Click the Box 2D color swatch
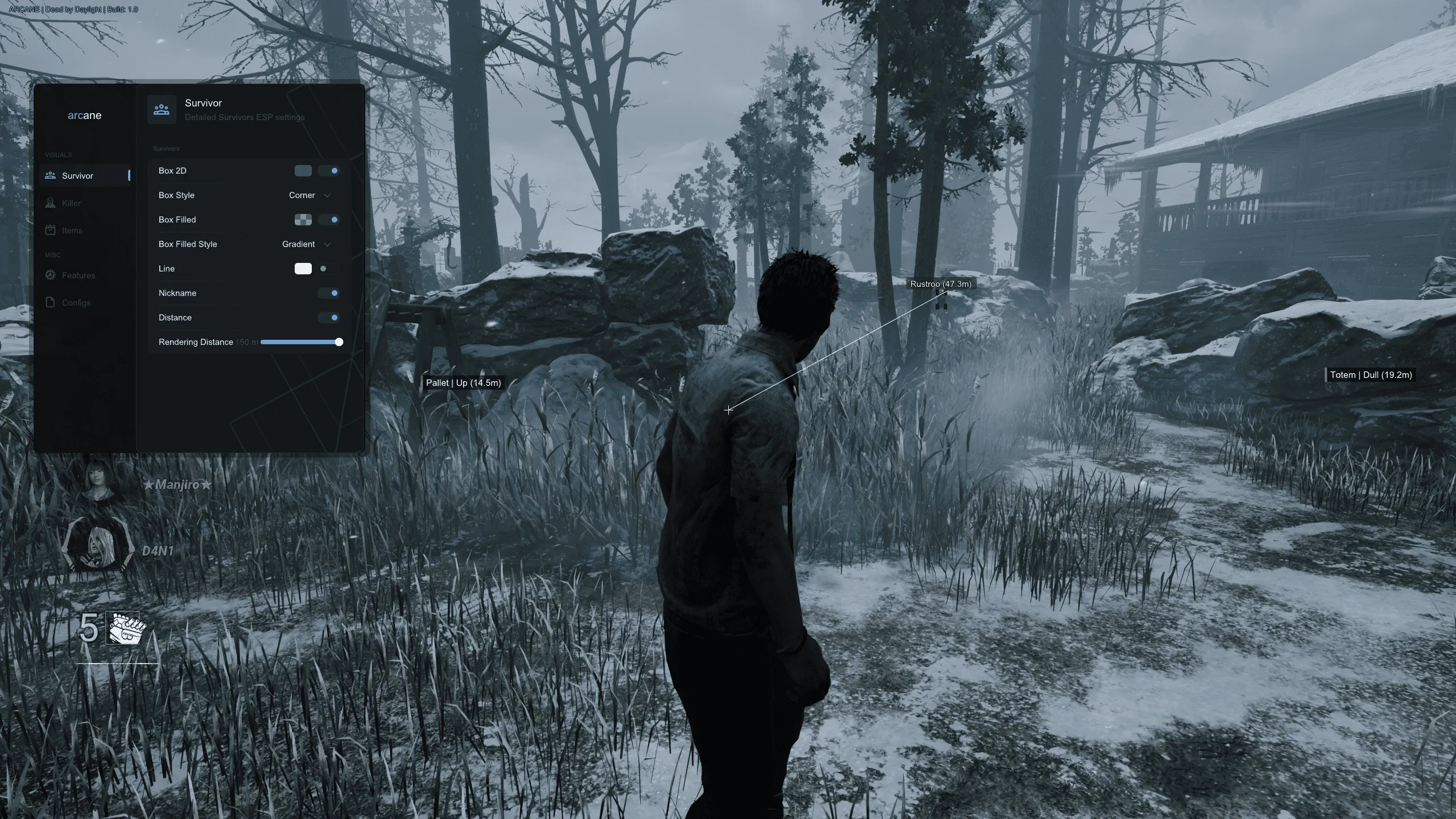This screenshot has height=819, width=1456. [x=304, y=171]
